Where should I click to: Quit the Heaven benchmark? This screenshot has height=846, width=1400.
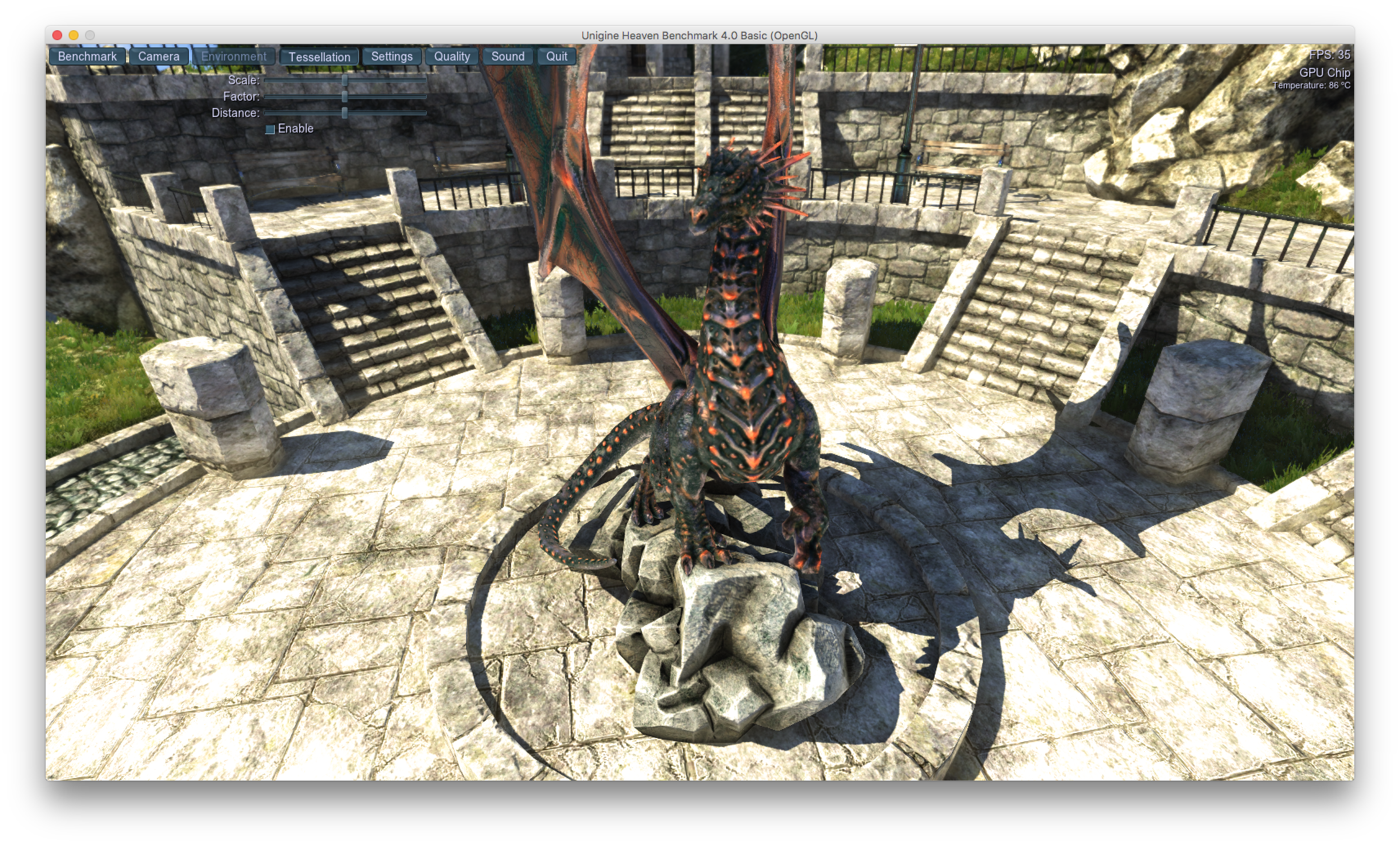[x=556, y=56]
